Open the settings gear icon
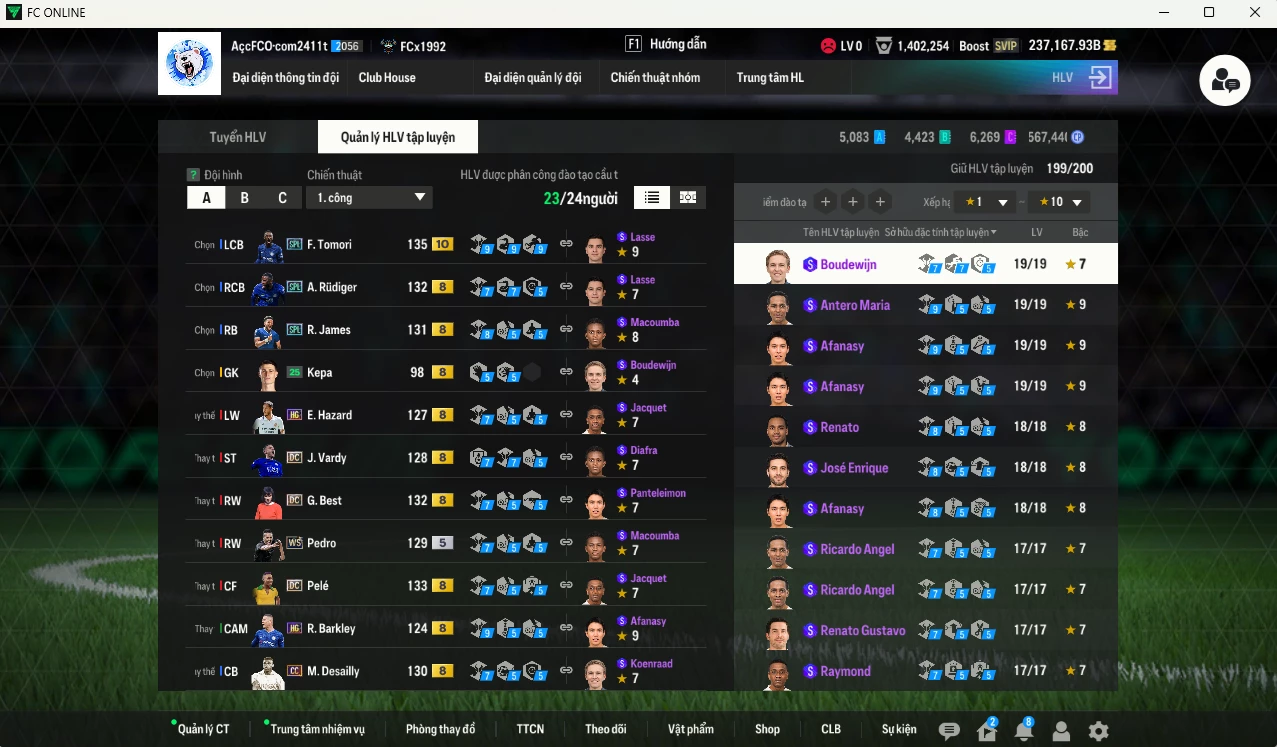This screenshot has height=747, width=1277. coord(1098,731)
